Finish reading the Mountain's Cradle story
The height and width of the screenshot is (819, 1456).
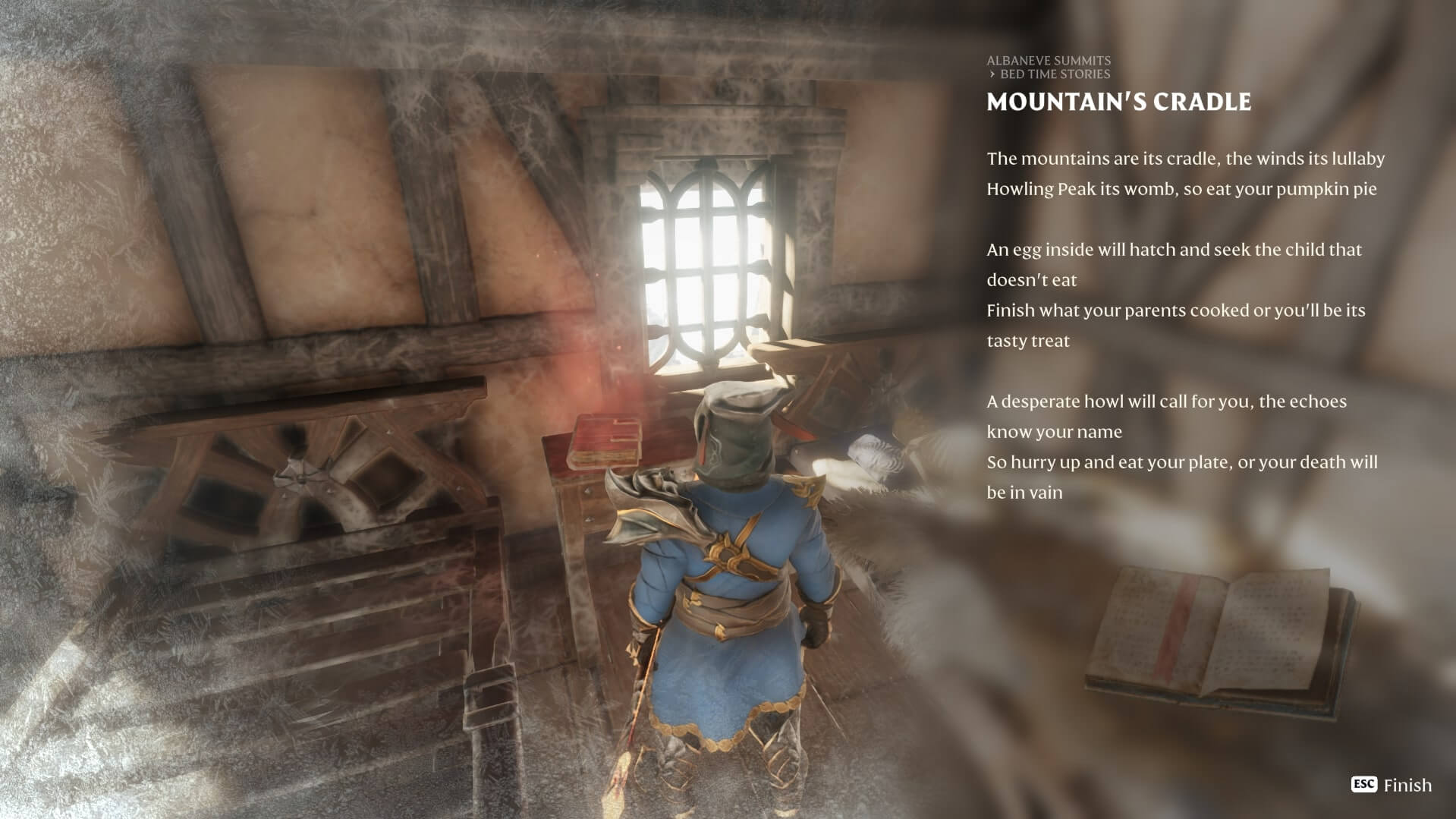pyautogui.click(x=1392, y=785)
